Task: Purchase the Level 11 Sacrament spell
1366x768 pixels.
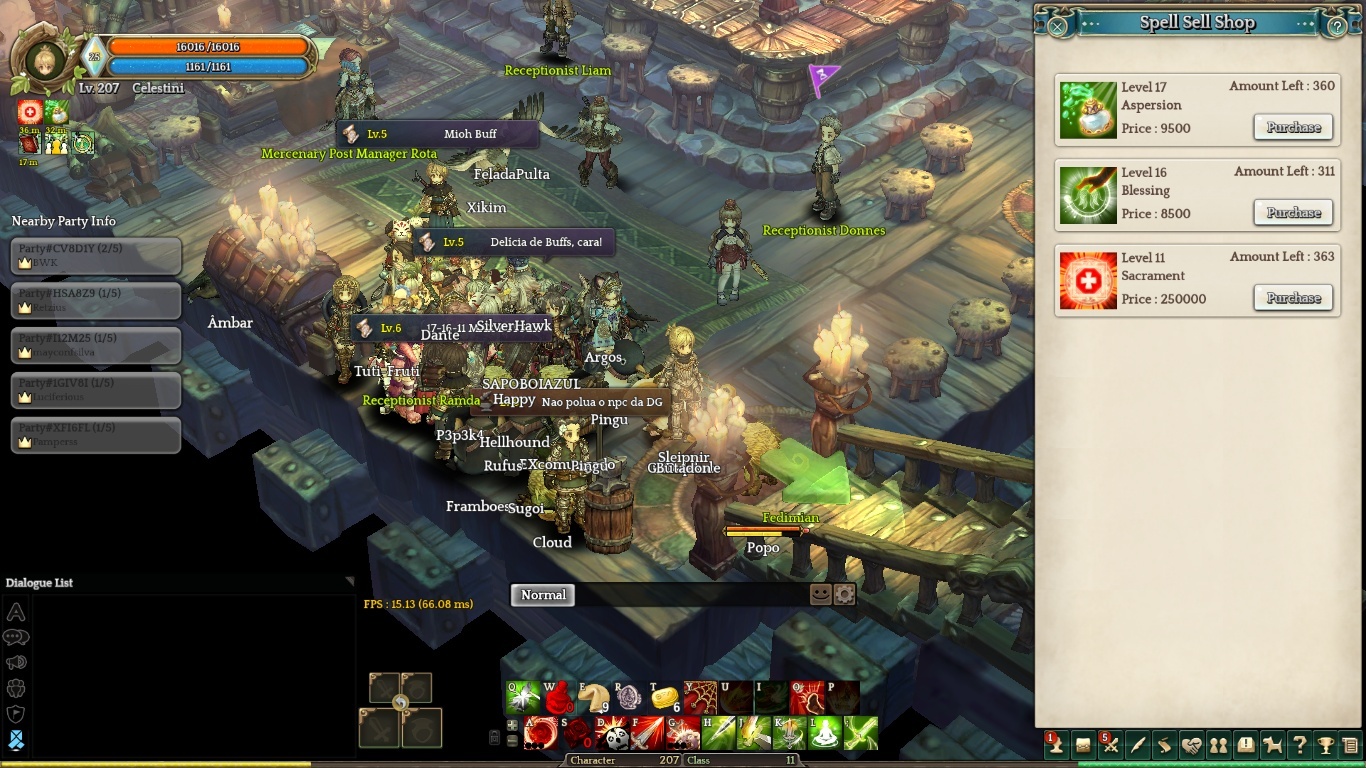Action: [1294, 298]
